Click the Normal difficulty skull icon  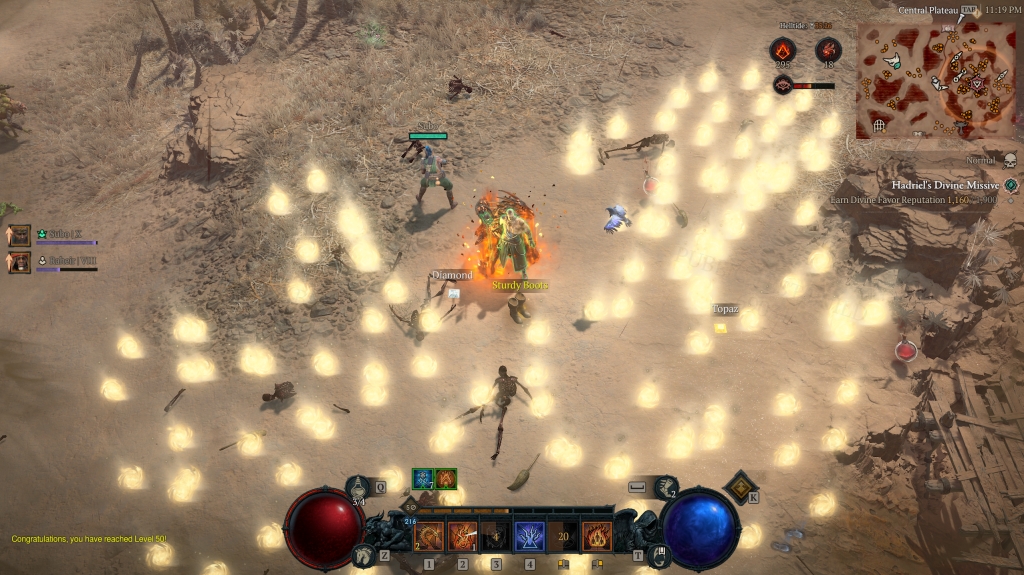tap(1009, 160)
